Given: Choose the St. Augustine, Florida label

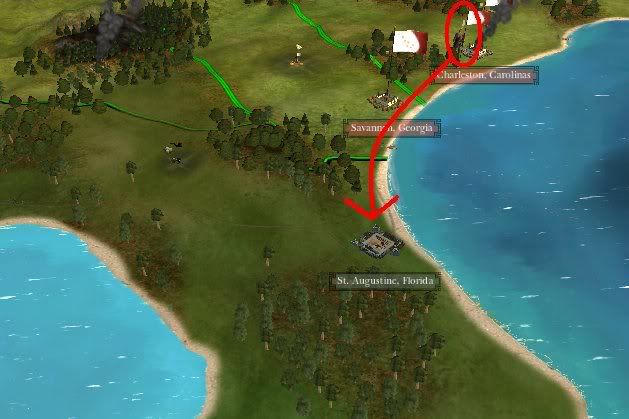Looking at the screenshot, I should tap(386, 281).
